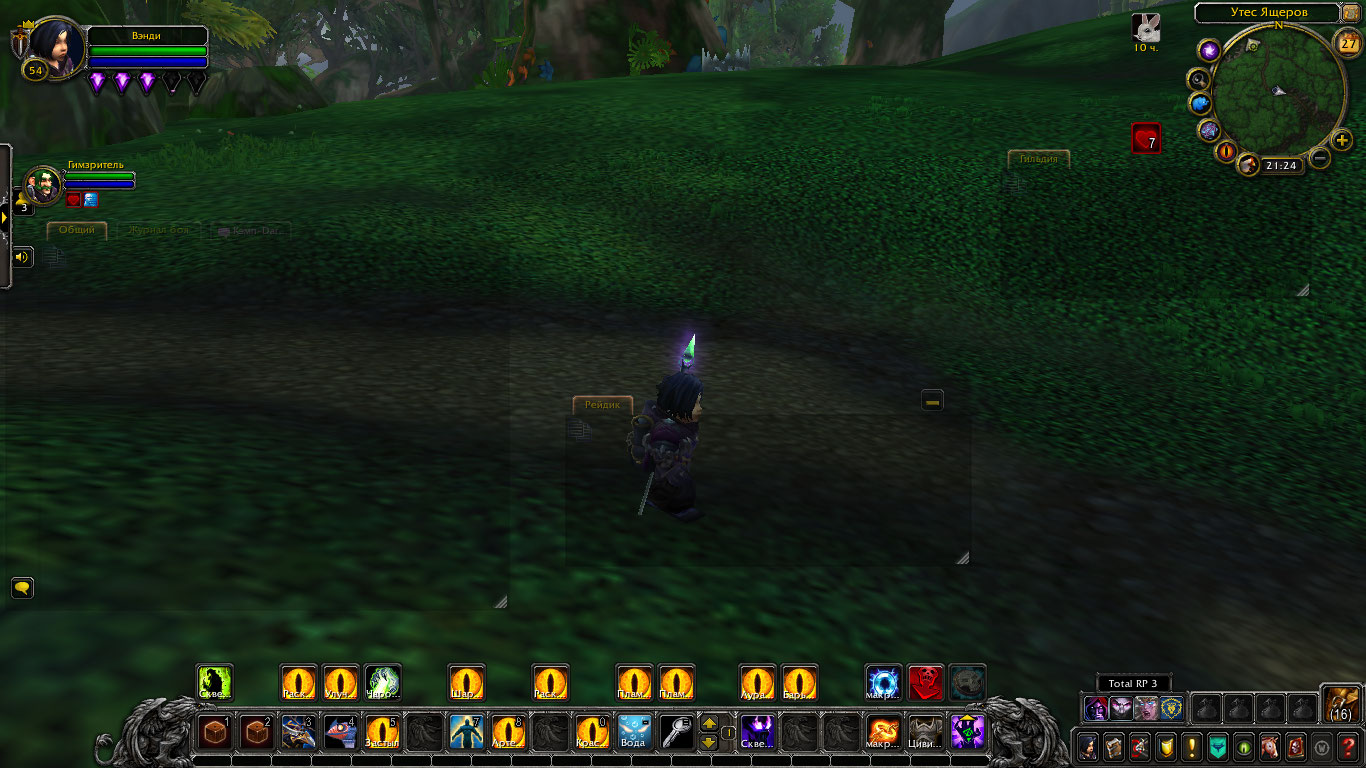The width and height of the screenshot is (1366, 768).
Task: Activate the red skull ability icon
Action: pyautogui.click(x=926, y=683)
